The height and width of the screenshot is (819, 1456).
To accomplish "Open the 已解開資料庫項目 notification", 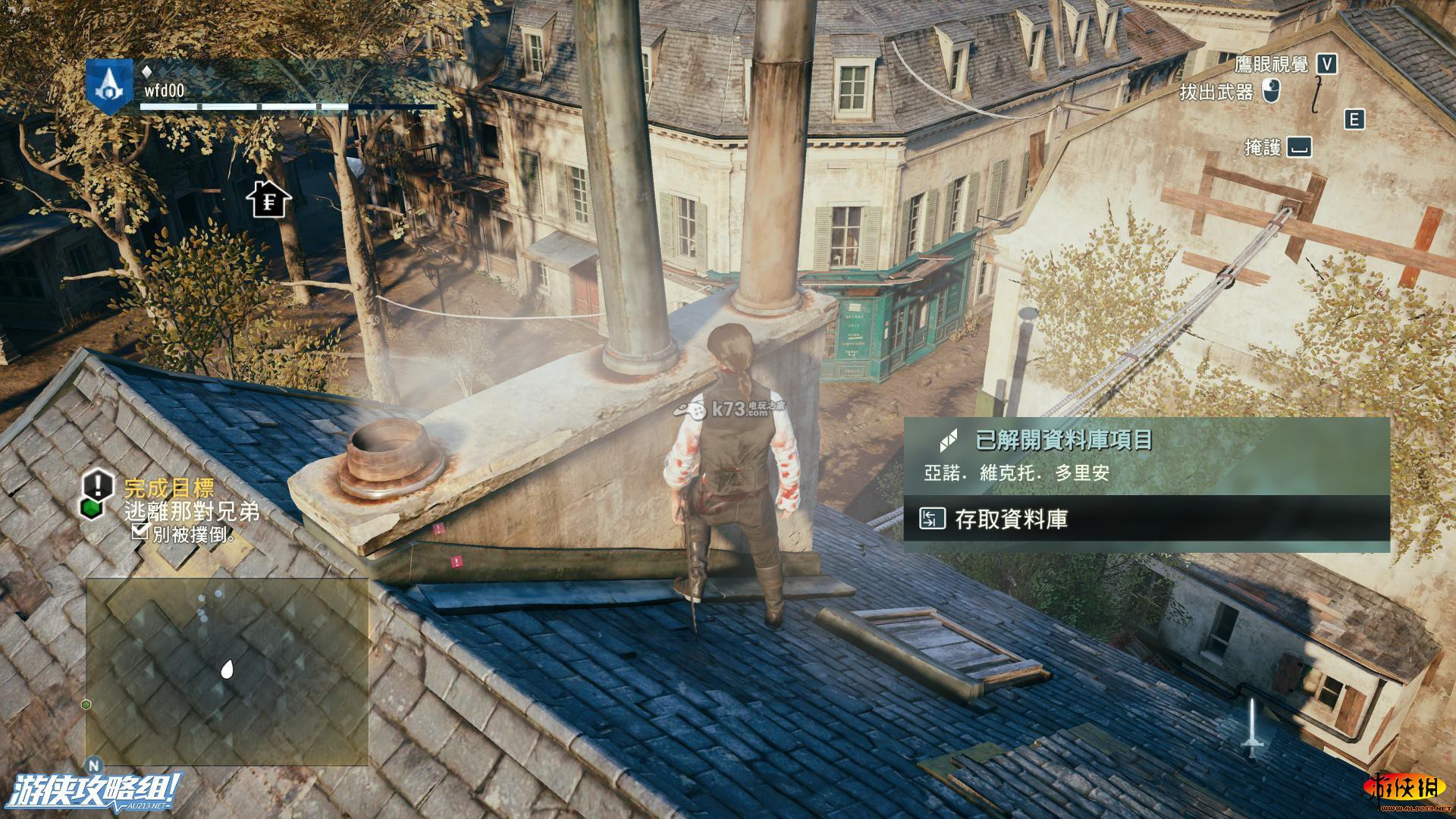I will (1145, 455).
